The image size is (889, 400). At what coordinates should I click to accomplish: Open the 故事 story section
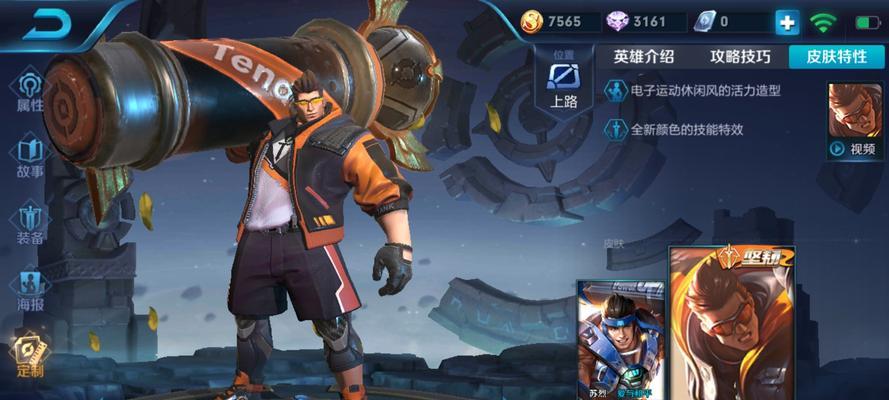(30, 157)
